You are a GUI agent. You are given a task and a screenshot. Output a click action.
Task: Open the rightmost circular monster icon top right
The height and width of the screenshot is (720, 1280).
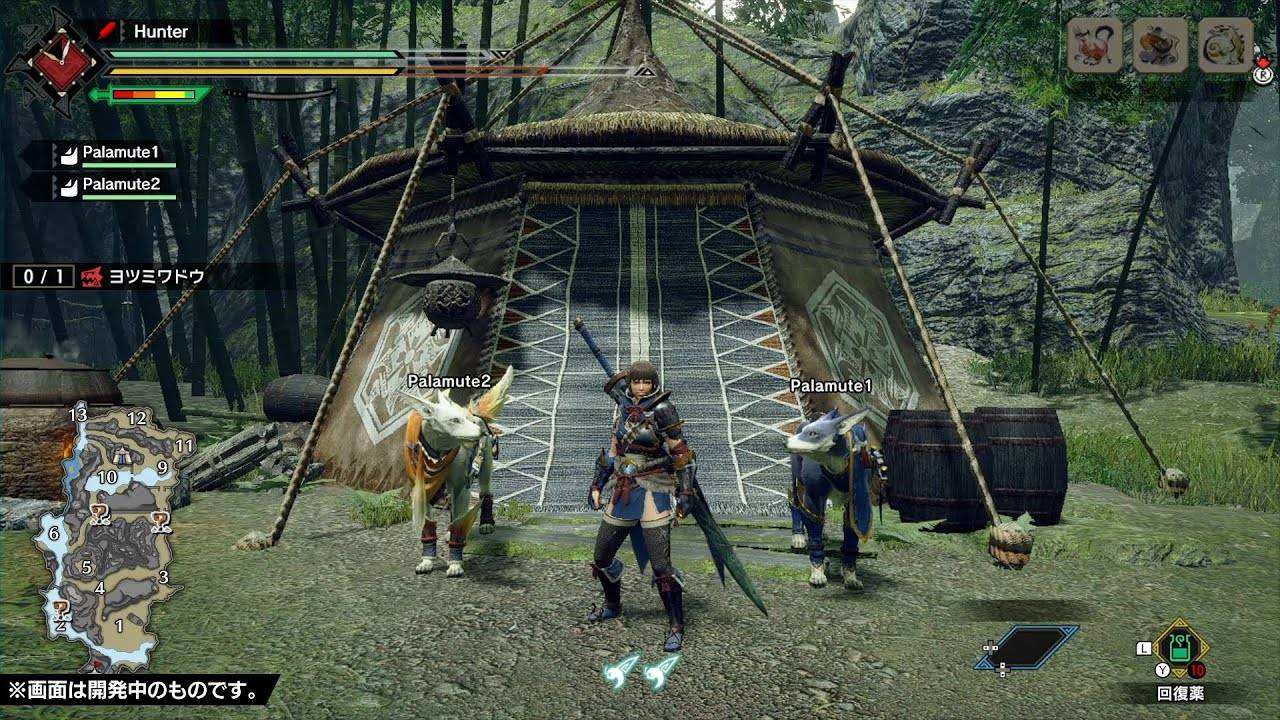(1222, 46)
